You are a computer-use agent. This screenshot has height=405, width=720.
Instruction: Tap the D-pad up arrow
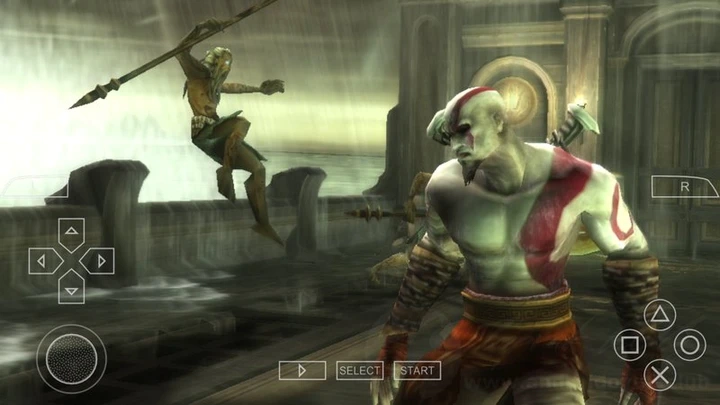tap(71, 234)
